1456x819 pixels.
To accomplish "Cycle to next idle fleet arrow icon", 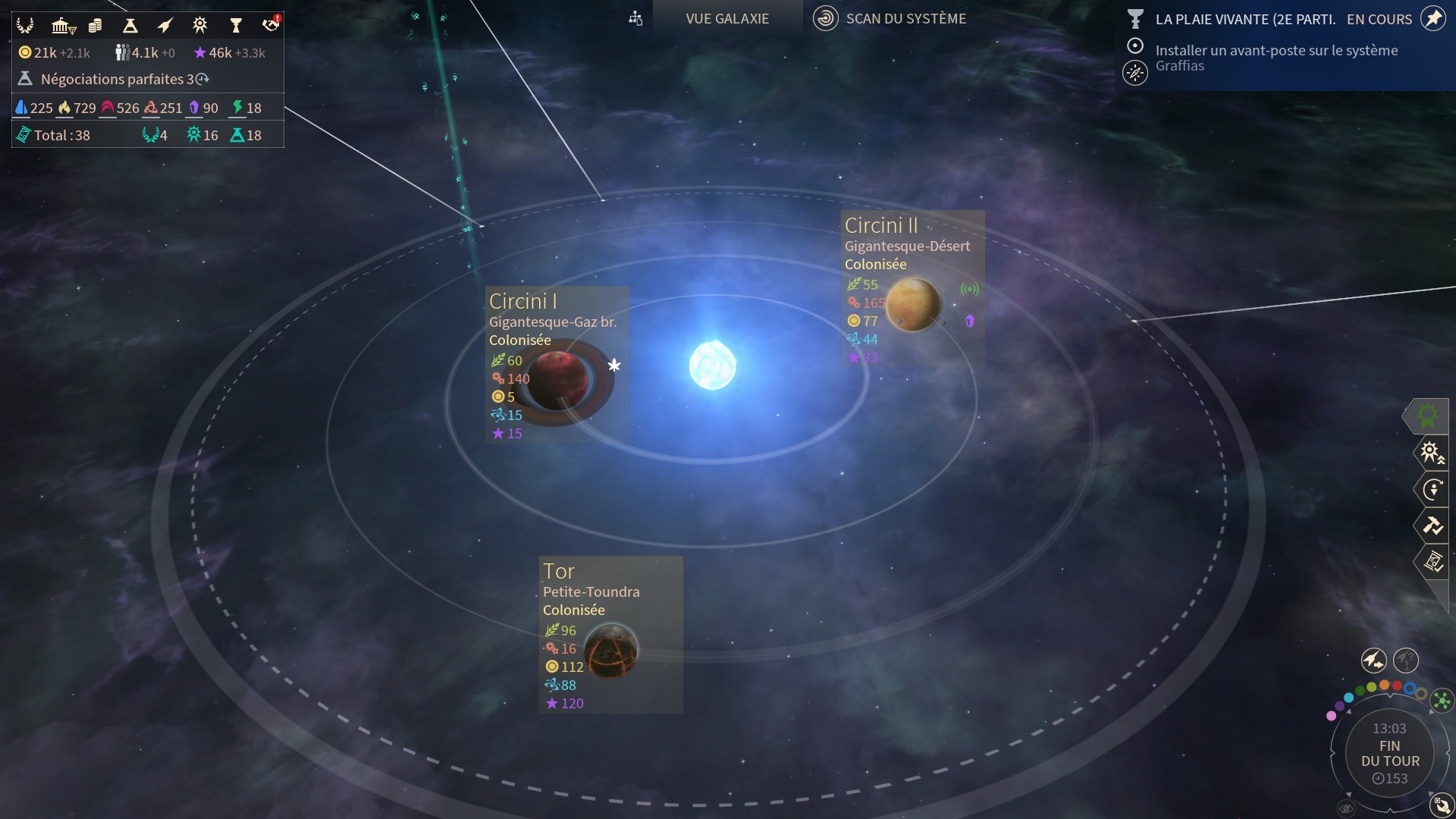I will coord(1373,661).
